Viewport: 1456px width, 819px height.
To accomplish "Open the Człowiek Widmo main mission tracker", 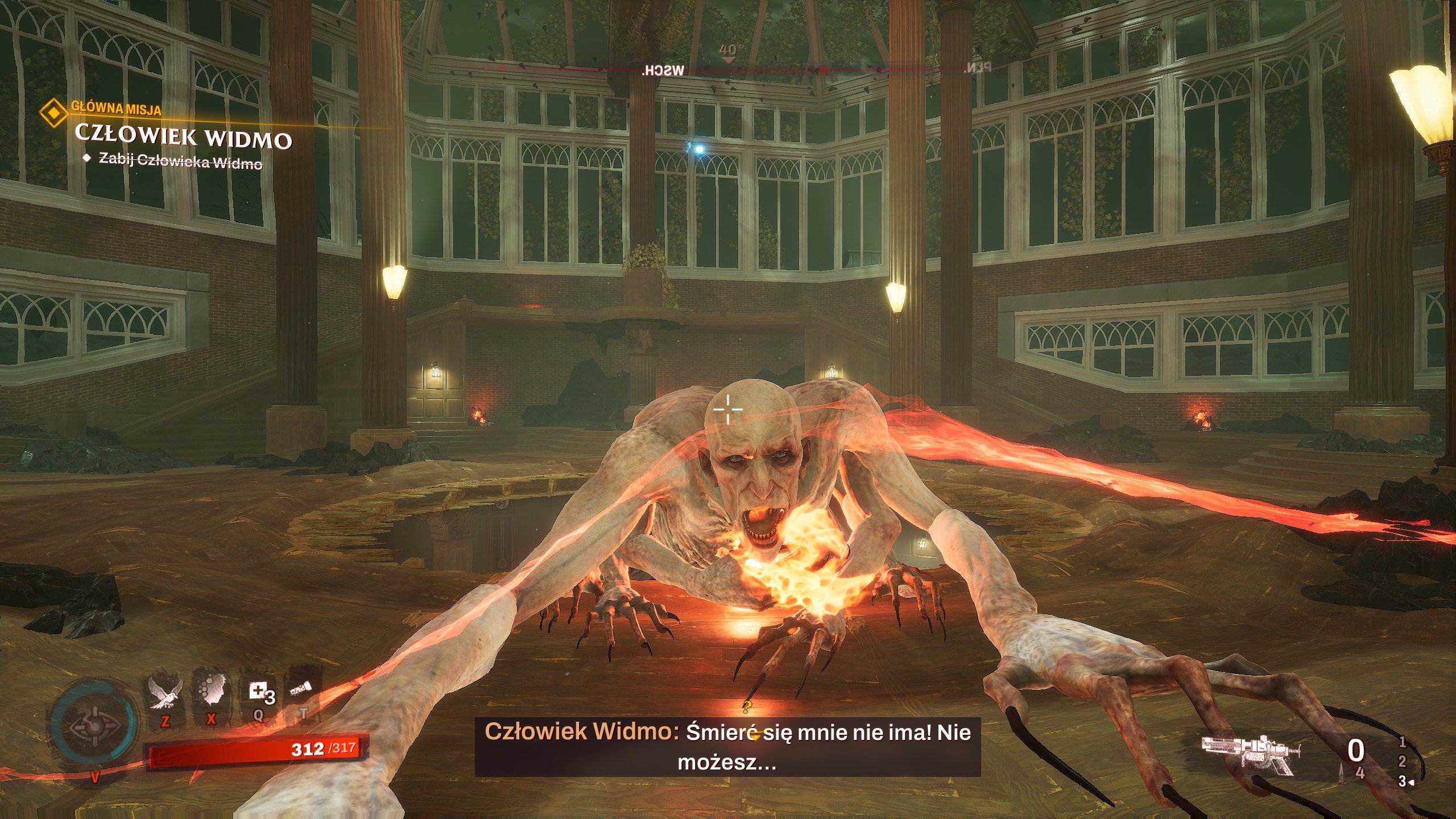I will click(183, 137).
